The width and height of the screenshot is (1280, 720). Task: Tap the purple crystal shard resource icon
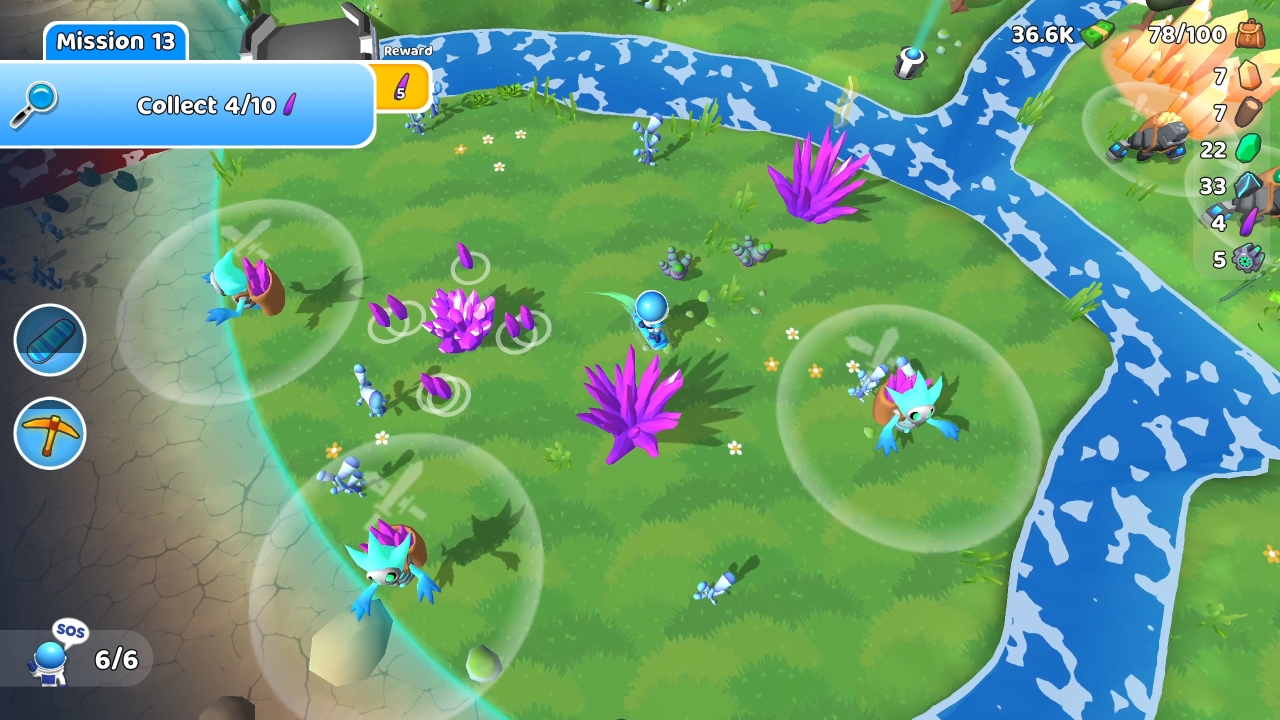(1248, 222)
